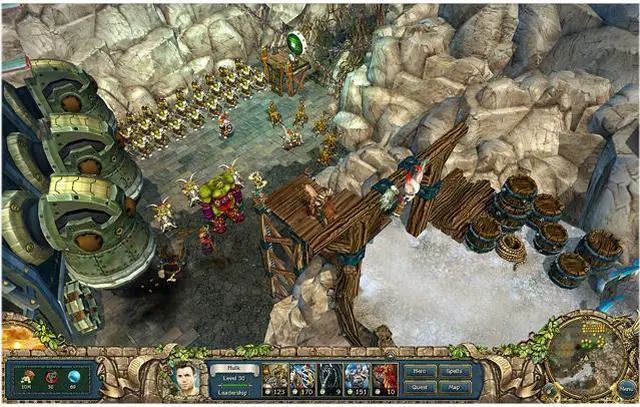Select the army troop slot showing 370
The height and width of the screenshot is (407, 640).
pos(302,378)
